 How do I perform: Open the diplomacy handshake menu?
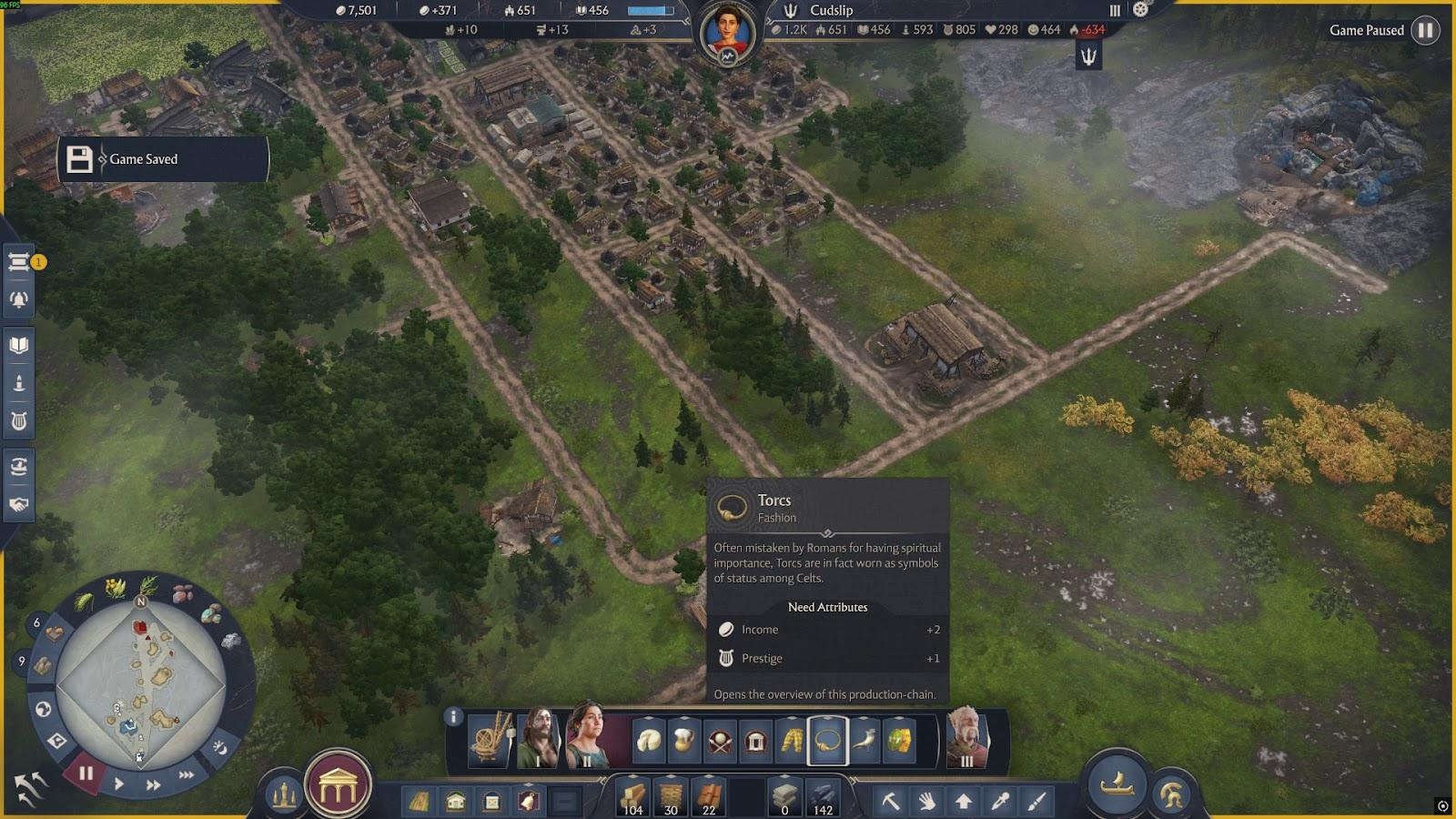(19, 504)
